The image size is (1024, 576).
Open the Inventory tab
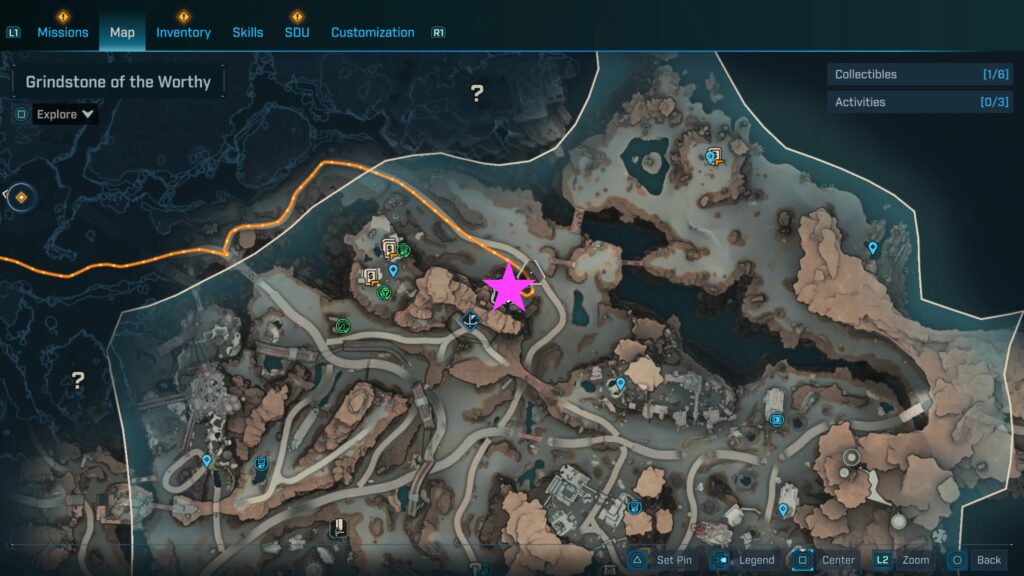(x=183, y=32)
